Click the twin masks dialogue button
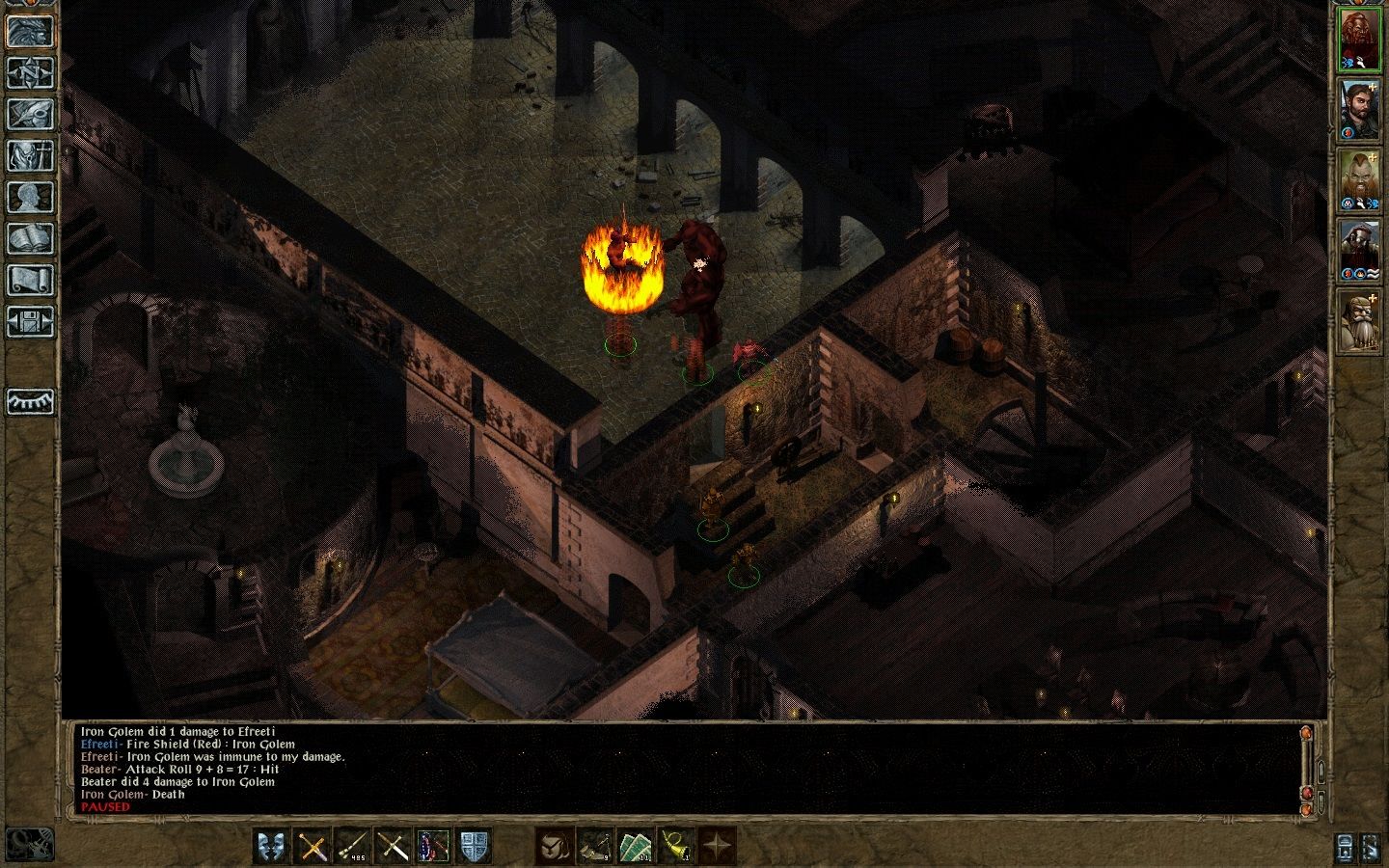Viewport: 1389px width, 868px height. (272, 847)
